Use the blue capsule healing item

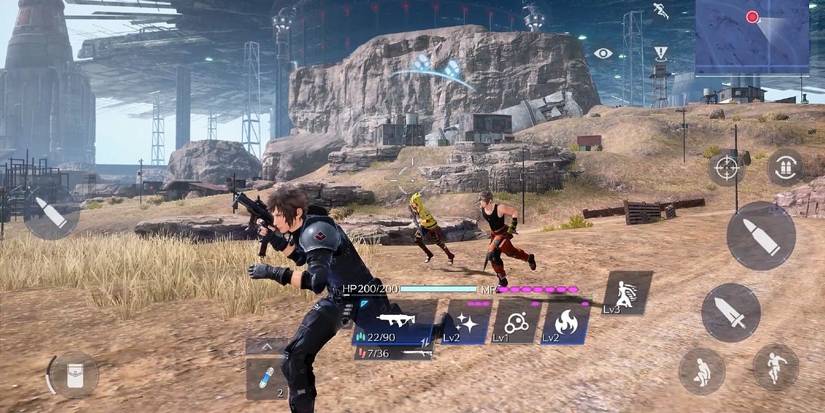tap(266, 379)
